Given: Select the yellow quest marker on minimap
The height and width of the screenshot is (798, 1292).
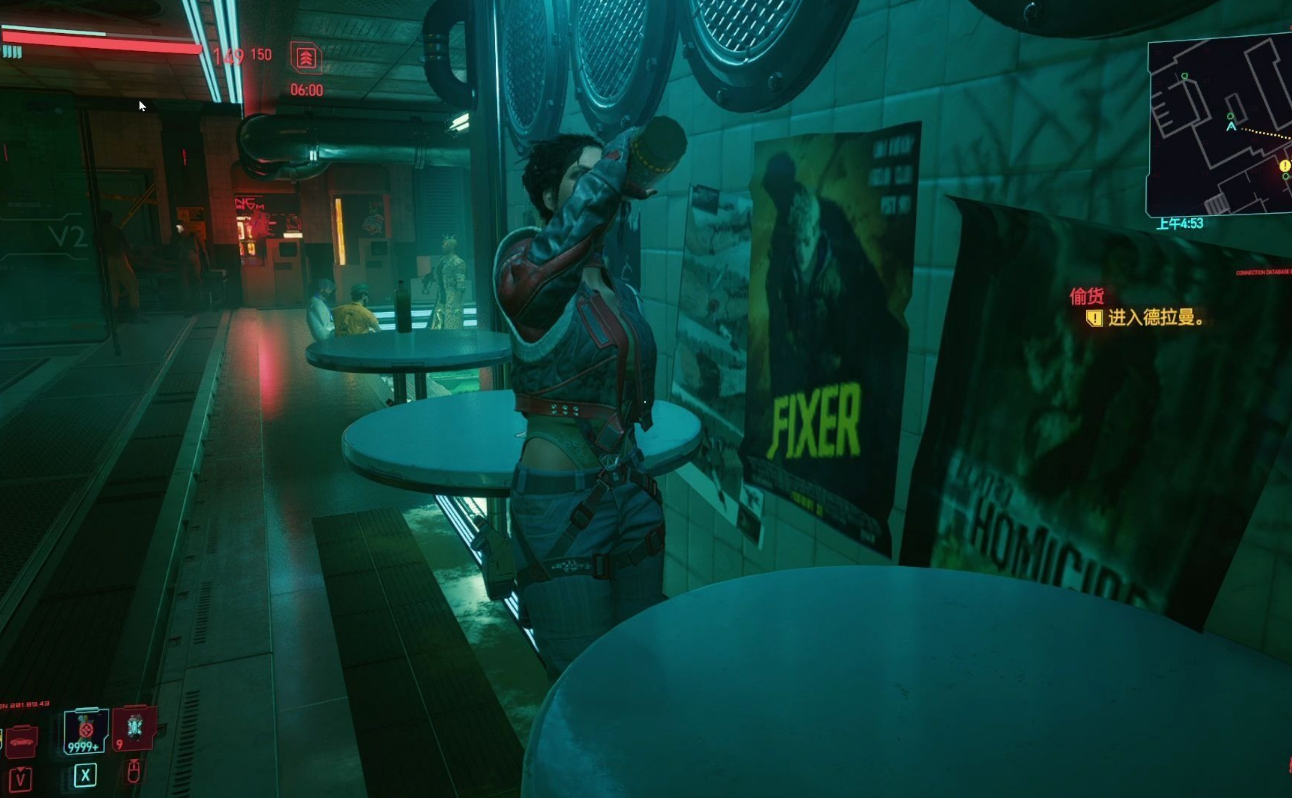Looking at the screenshot, I should click(x=1284, y=166).
